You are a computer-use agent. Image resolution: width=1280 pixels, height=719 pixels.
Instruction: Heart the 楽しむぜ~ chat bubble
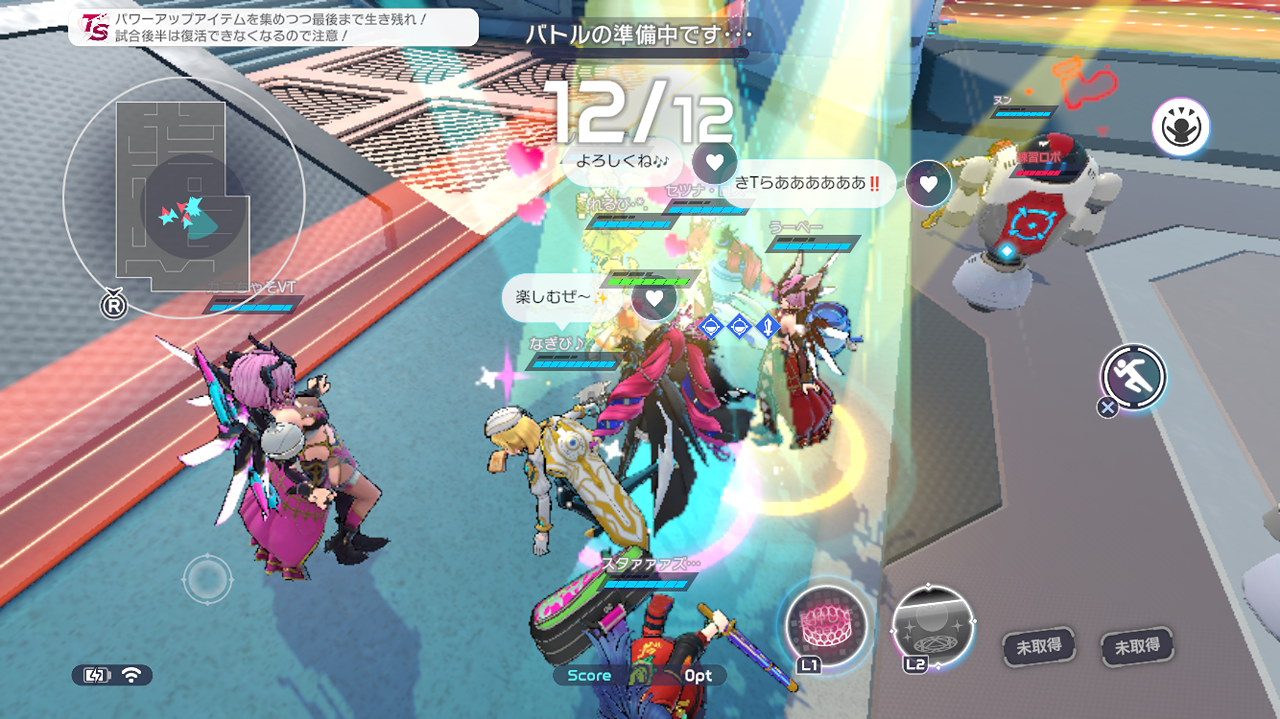[x=654, y=298]
